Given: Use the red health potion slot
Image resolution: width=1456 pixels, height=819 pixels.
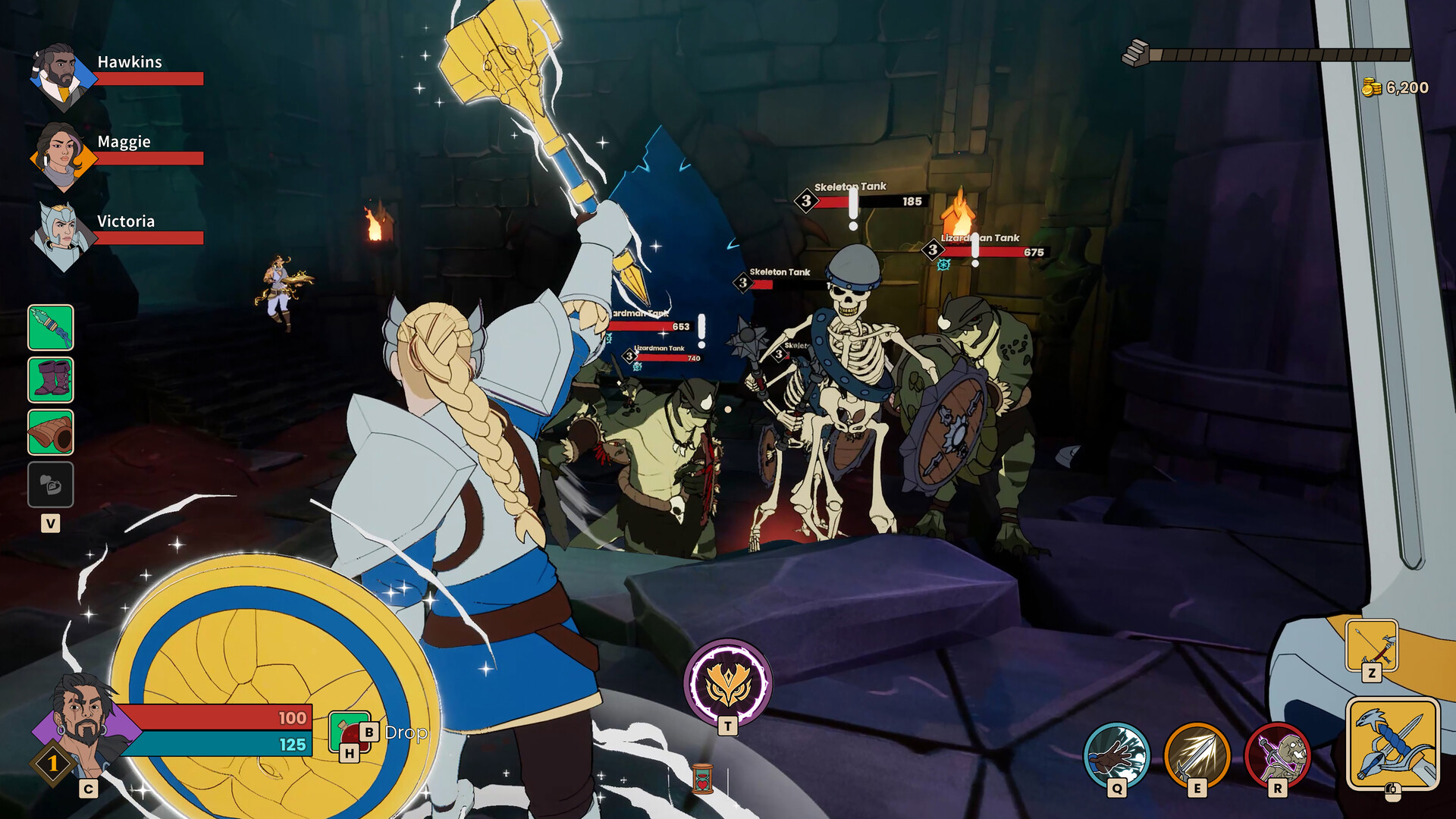Looking at the screenshot, I should (349, 732).
